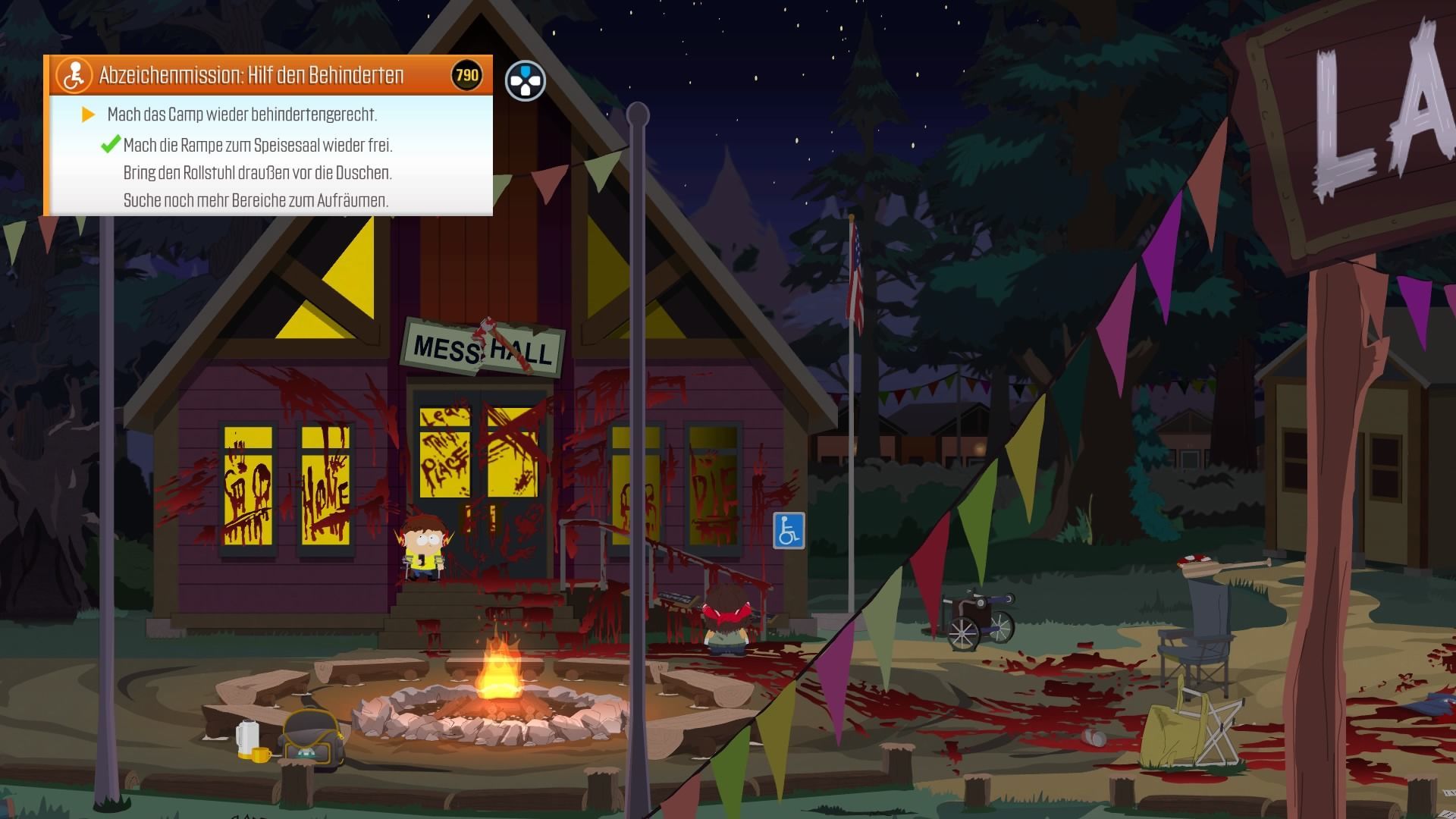Choose the 'Bring den Rollstuhl' objective line

(x=257, y=173)
